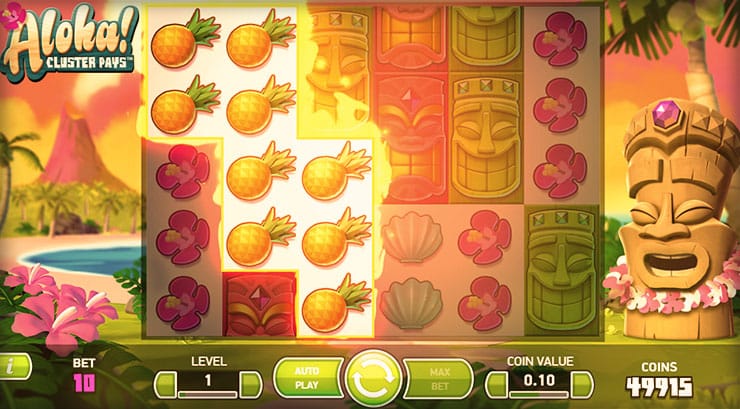Select the Max Bet button
Viewport: 740px width, 409px height.
point(439,379)
